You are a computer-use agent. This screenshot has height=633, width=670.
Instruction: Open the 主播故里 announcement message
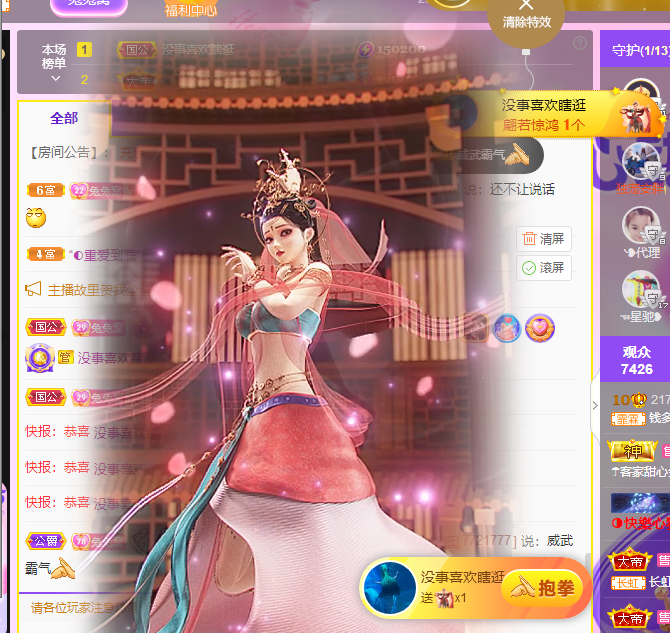pyautogui.click(x=70, y=290)
